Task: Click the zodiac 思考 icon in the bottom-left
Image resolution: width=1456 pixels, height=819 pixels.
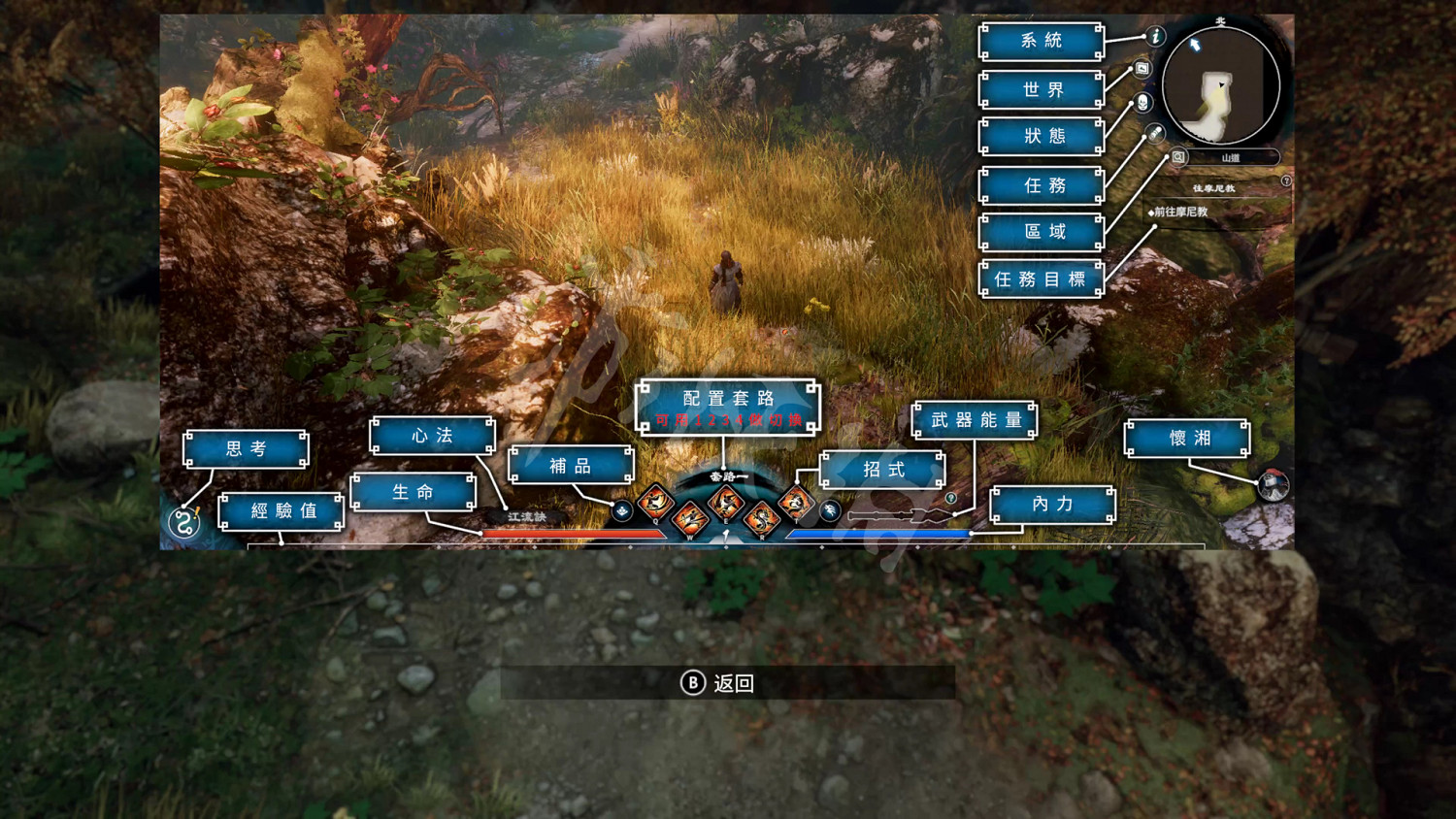Action: point(184,521)
